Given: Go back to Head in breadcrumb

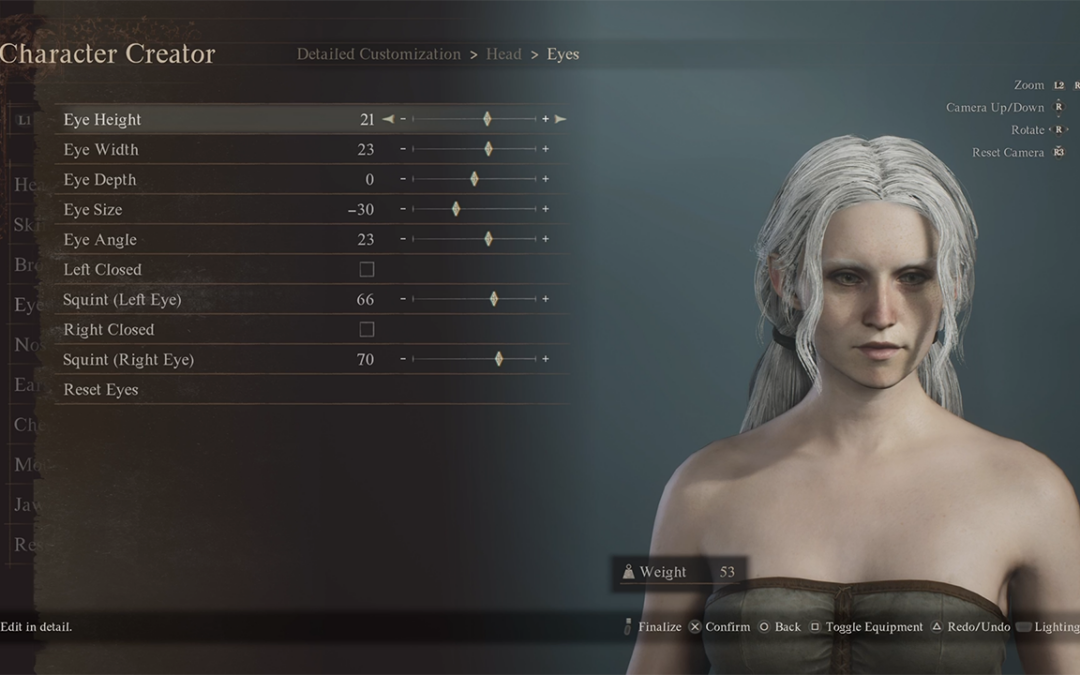Looking at the screenshot, I should (503, 54).
